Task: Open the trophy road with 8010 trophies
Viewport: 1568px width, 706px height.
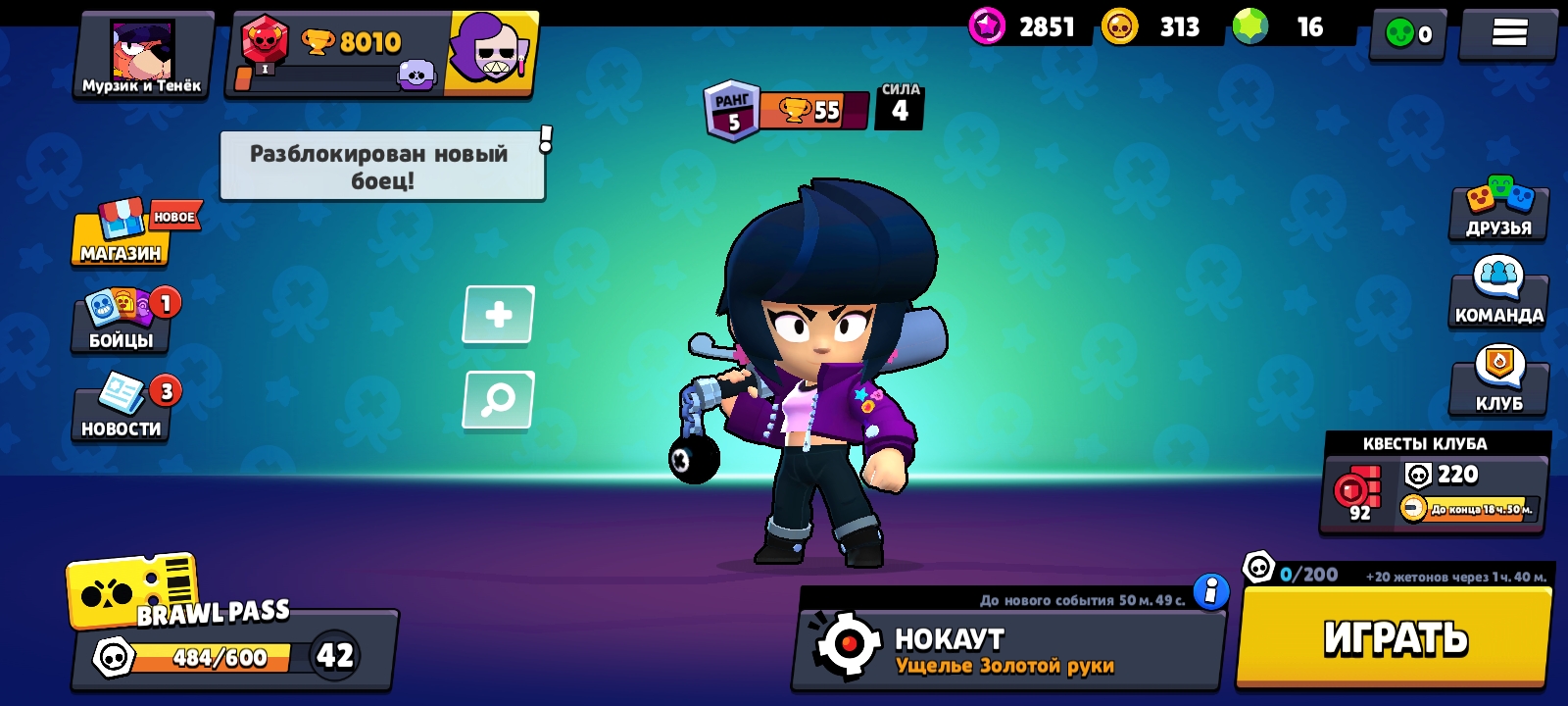Action: pyautogui.click(x=338, y=55)
